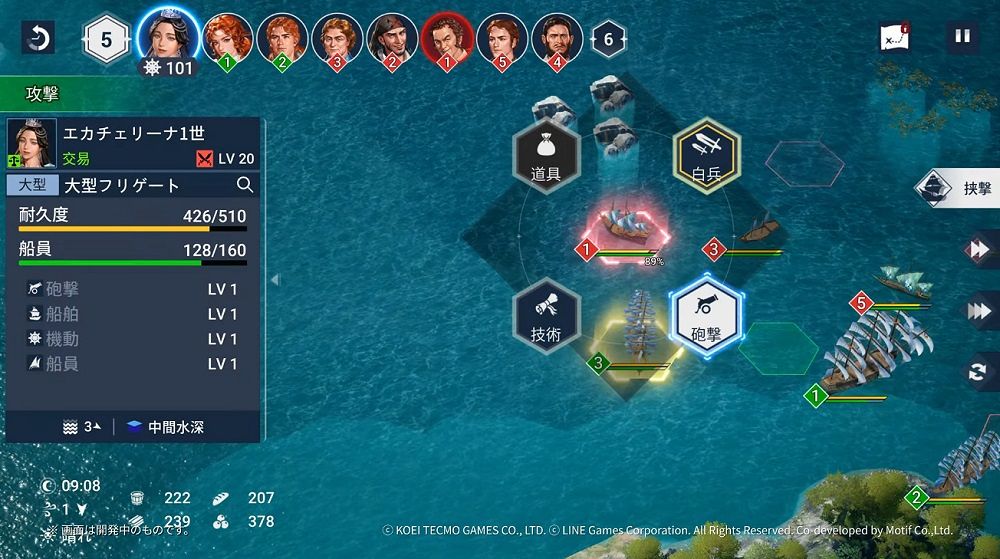Inspect ship details with the magnifier icon
Image resolution: width=1000 pixels, height=559 pixels.
click(245, 185)
